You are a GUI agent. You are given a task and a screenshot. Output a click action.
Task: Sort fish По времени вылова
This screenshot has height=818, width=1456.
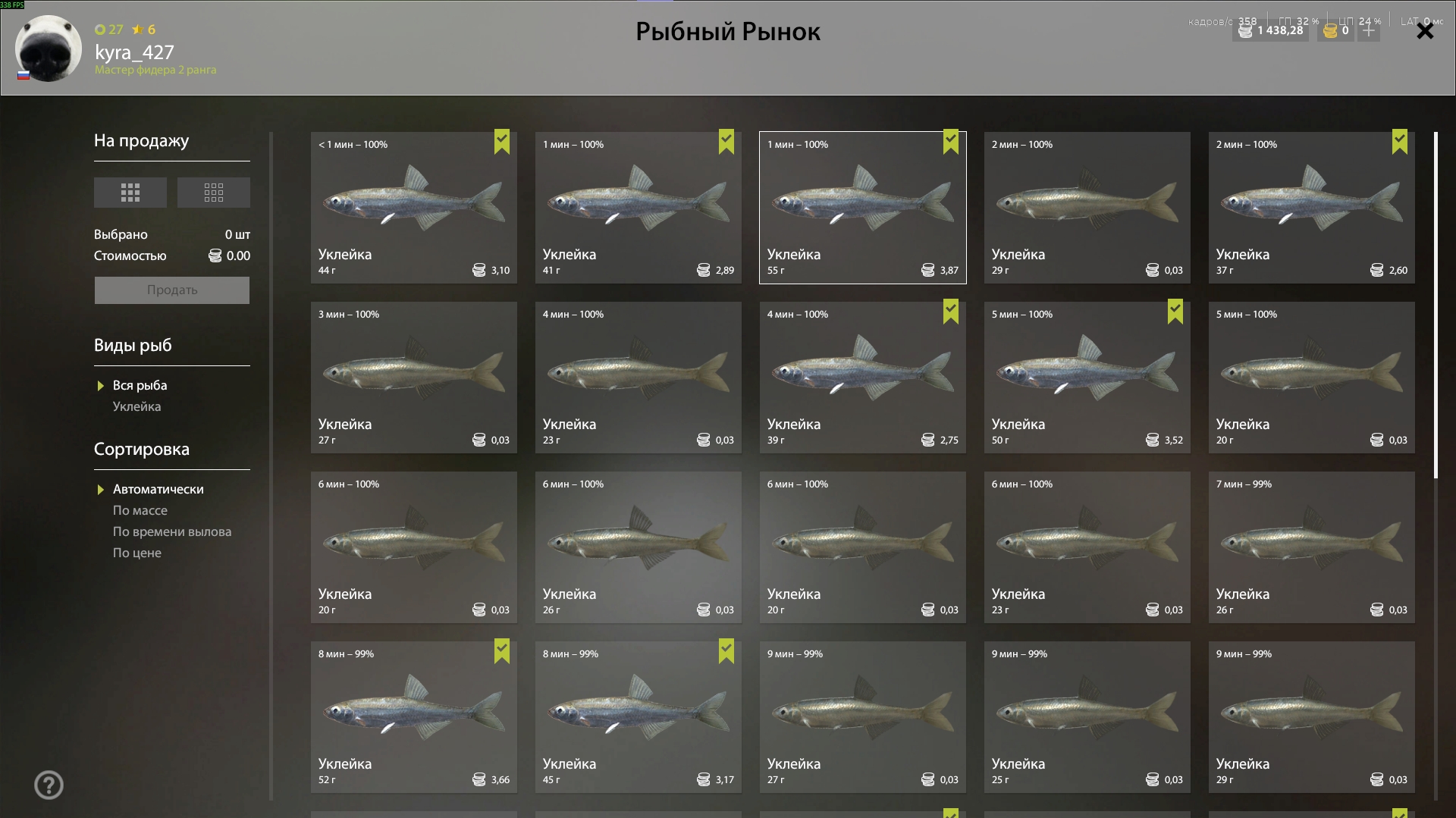pyautogui.click(x=172, y=531)
